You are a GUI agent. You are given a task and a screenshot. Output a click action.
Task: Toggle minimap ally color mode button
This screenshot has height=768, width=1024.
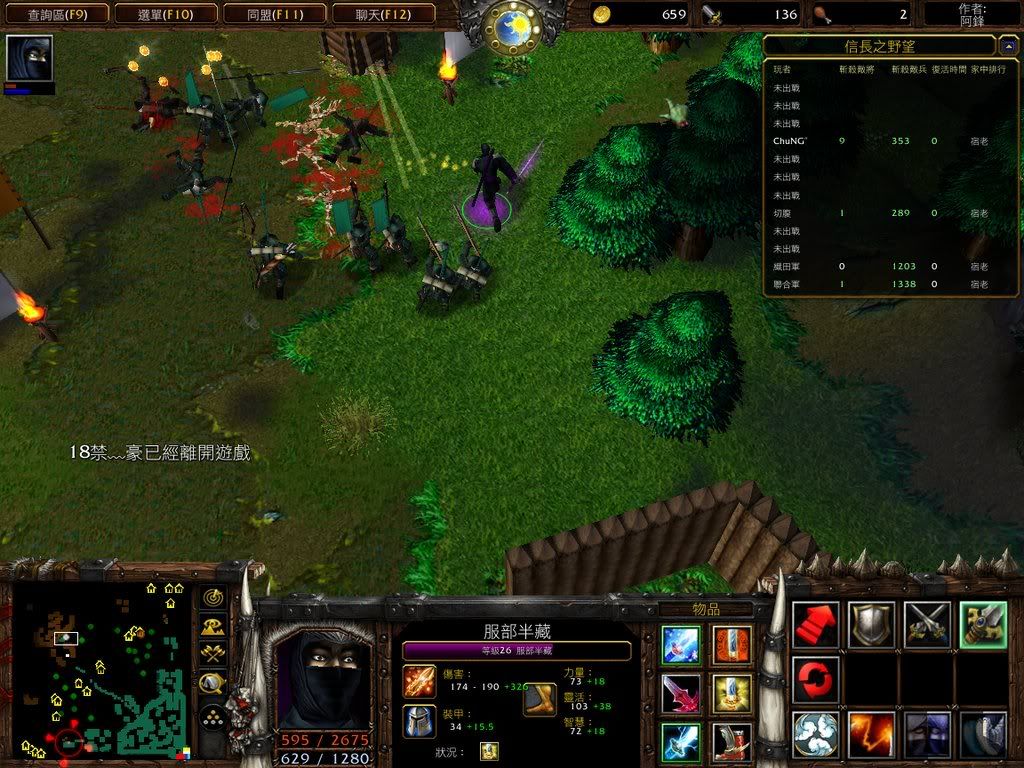[212, 655]
